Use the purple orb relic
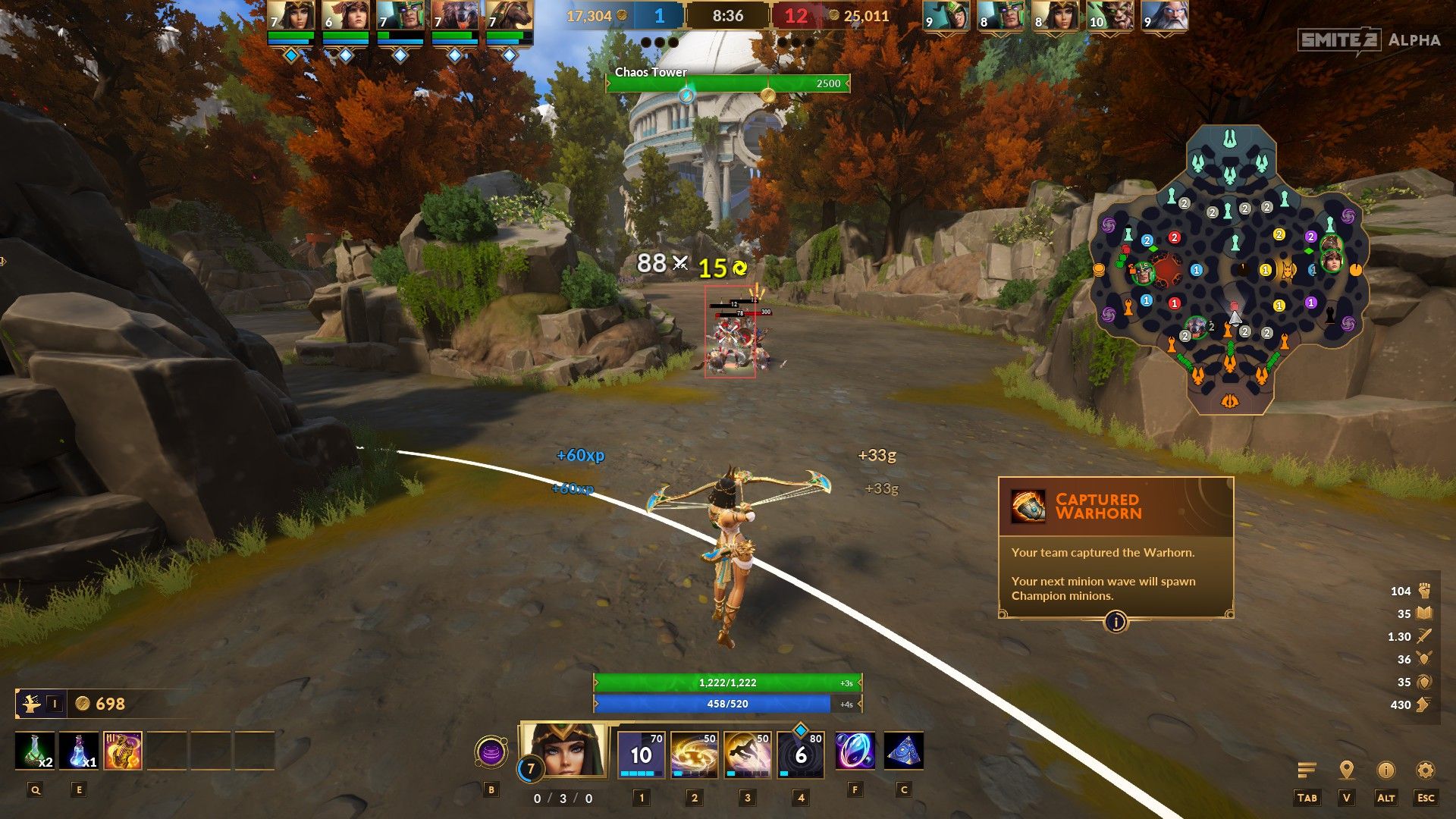1456x819 pixels. tap(855, 751)
